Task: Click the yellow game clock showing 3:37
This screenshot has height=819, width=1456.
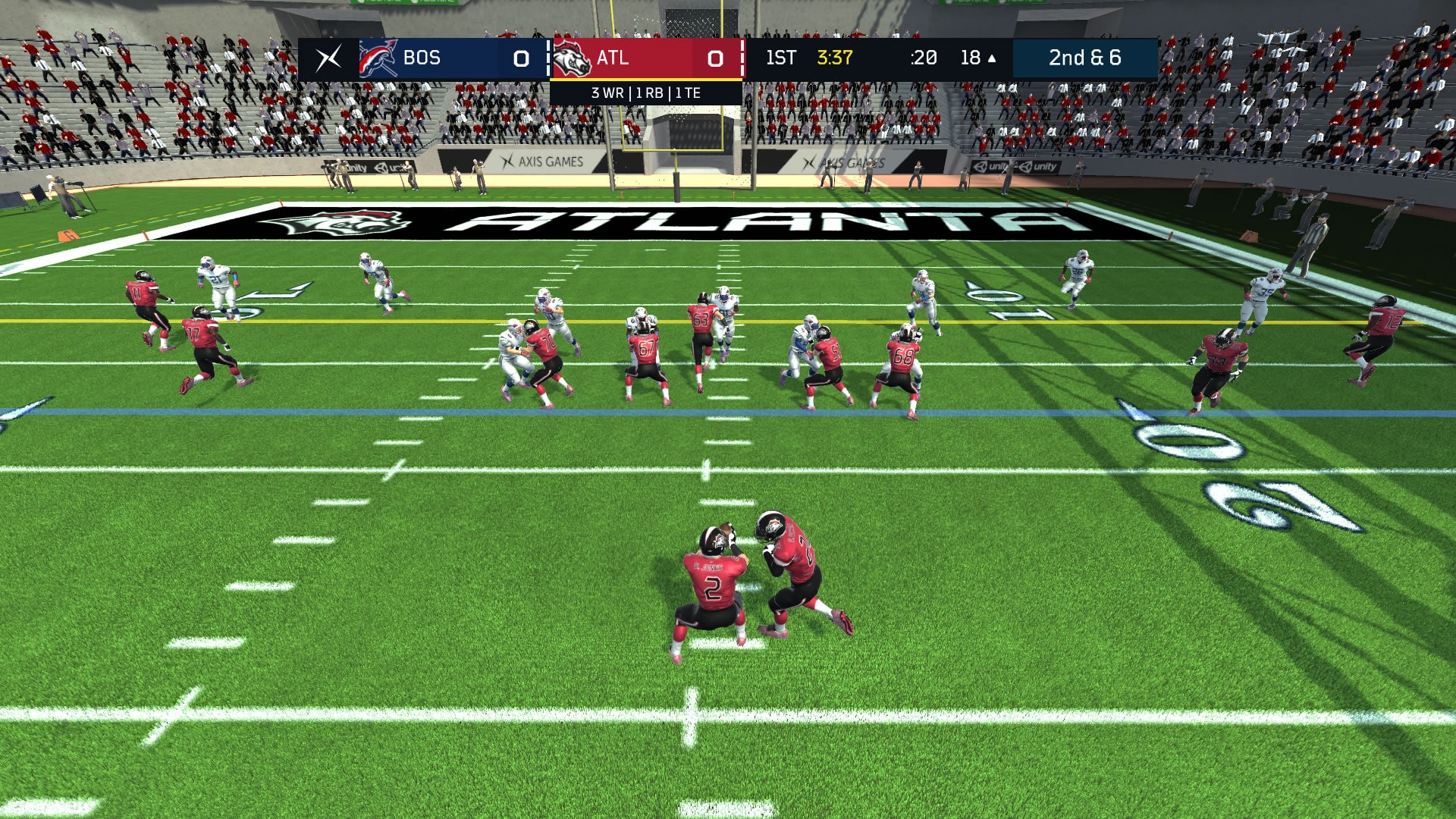Action: pyautogui.click(x=834, y=57)
